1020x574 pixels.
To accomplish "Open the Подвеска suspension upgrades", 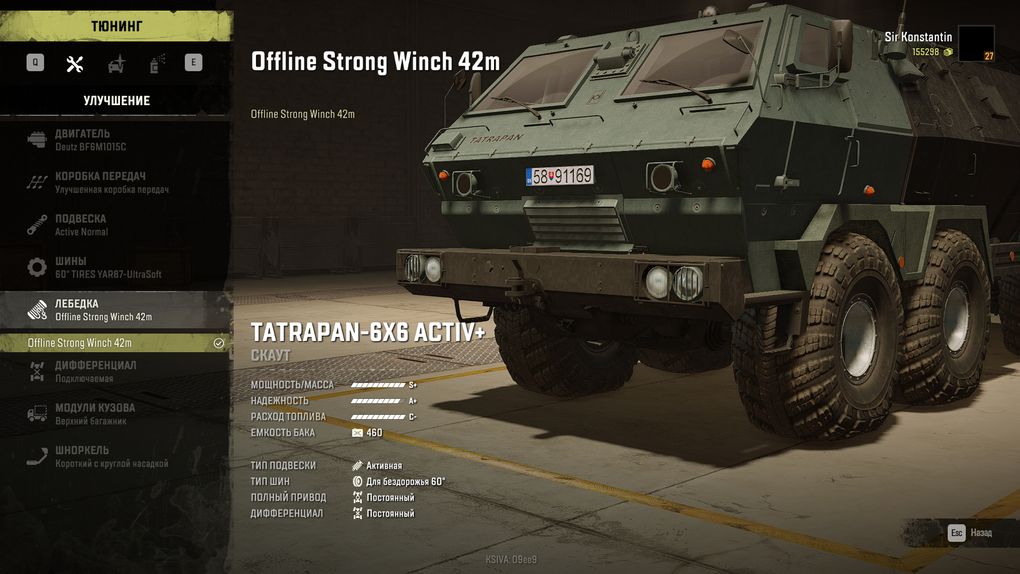I will [x=110, y=224].
